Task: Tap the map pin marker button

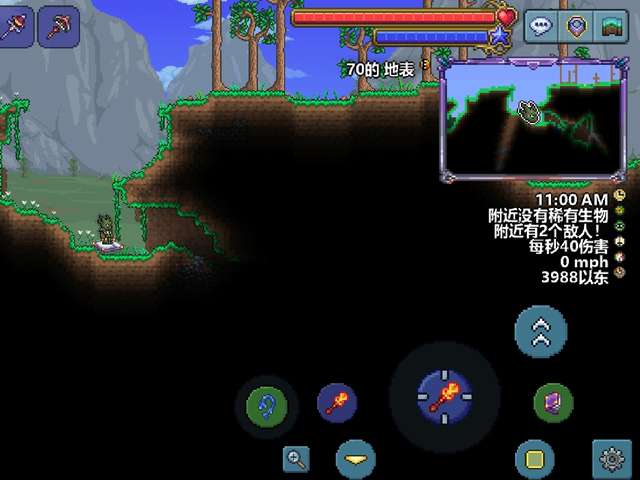Action: tap(575, 27)
